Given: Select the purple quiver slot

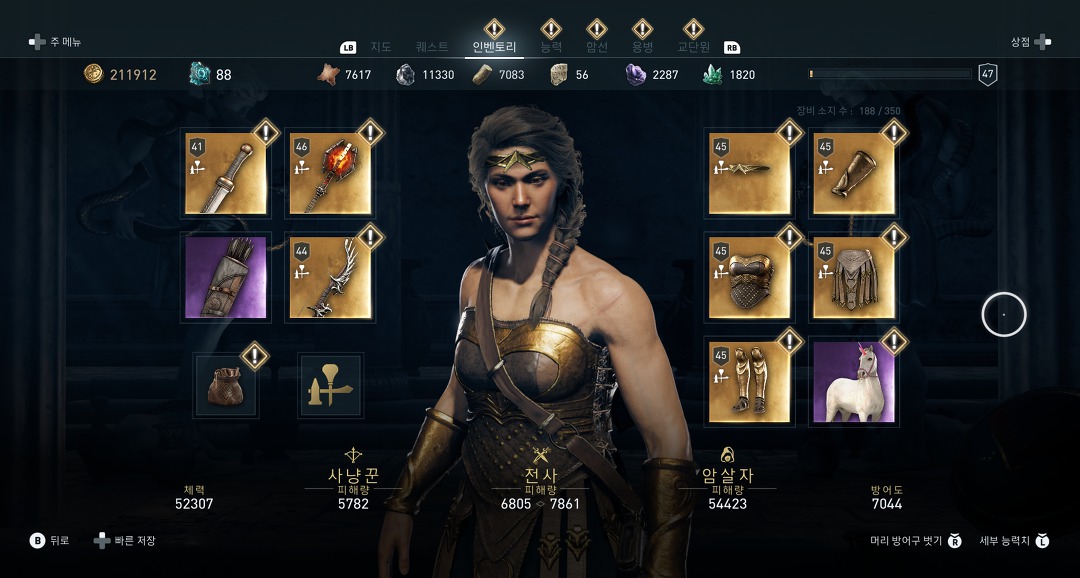Looking at the screenshot, I should pyautogui.click(x=226, y=278).
